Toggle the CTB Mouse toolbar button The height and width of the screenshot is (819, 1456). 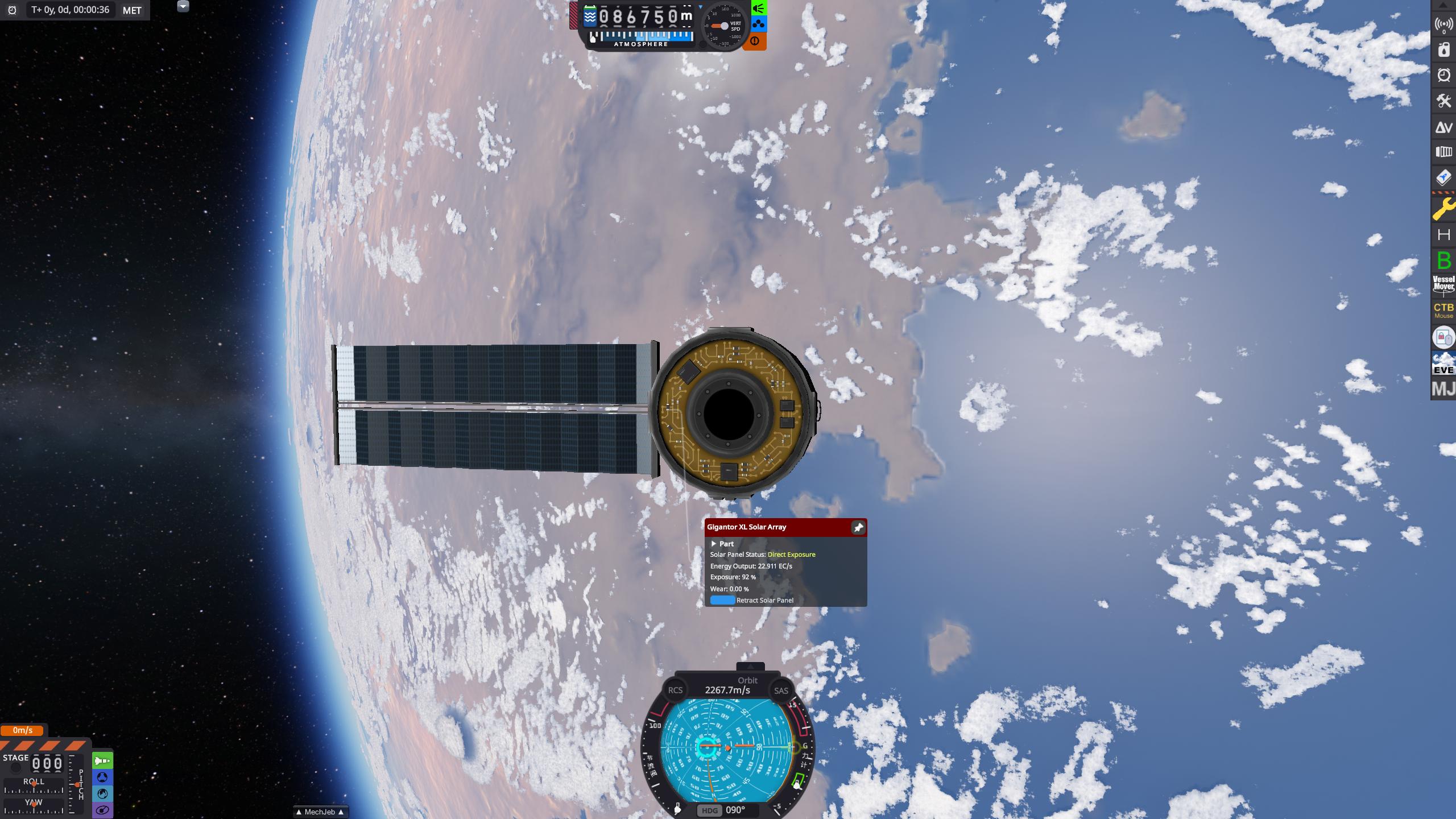[1443, 310]
